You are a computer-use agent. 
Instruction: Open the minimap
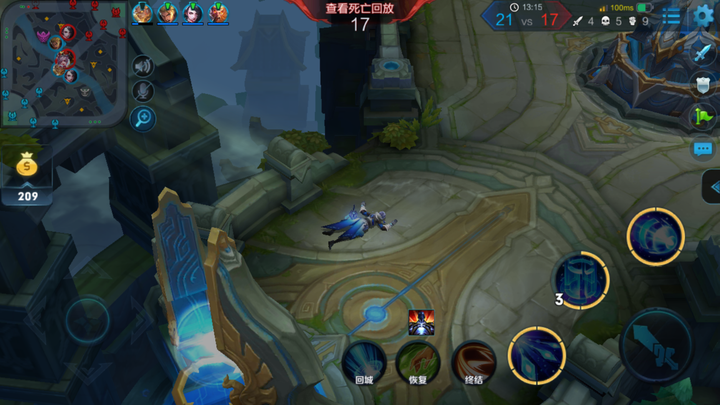click(x=64, y=64)
